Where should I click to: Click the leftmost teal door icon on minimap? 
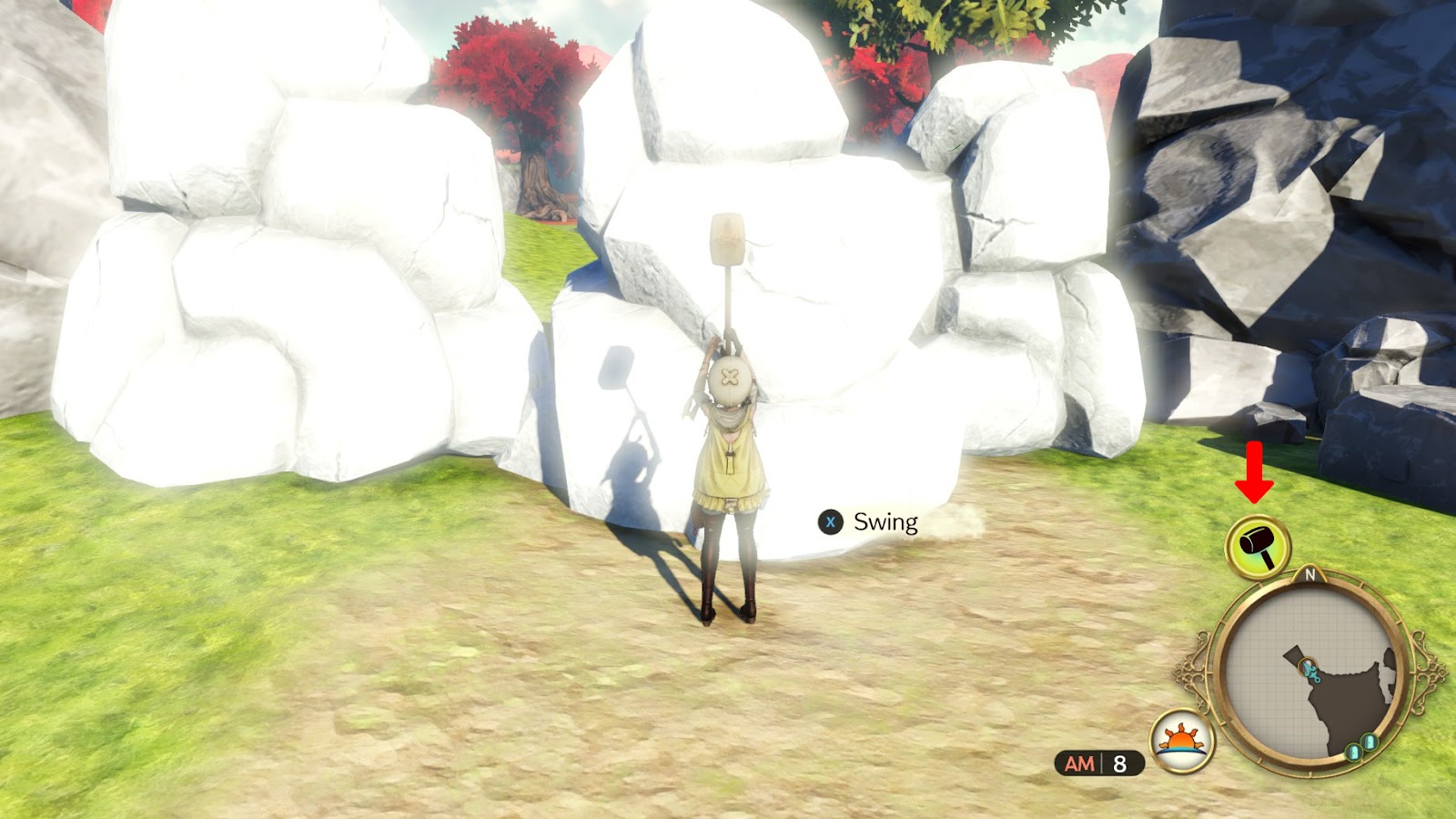1355,751
